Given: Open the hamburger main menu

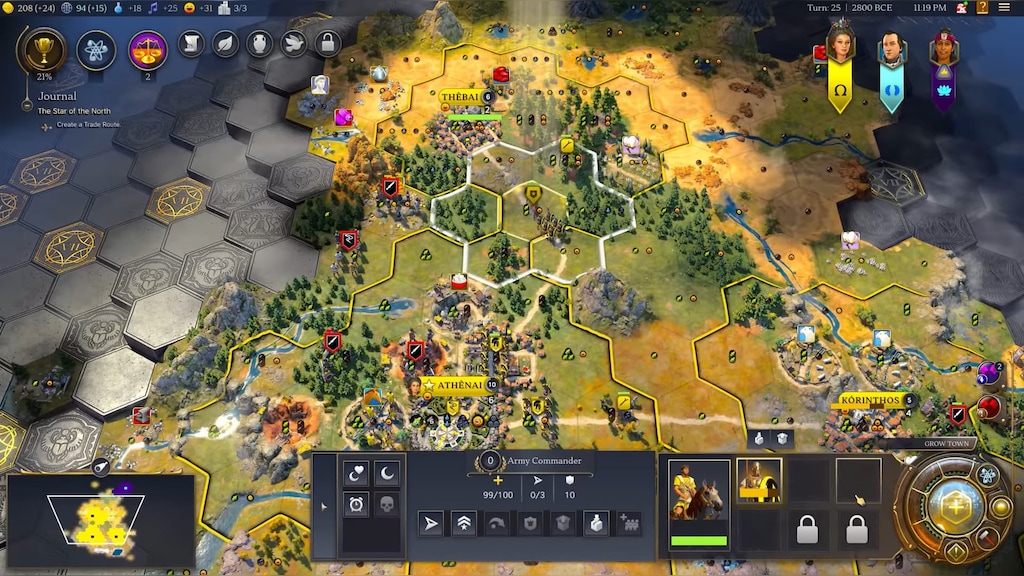Looking at the screenshot, I should 1004,7.
